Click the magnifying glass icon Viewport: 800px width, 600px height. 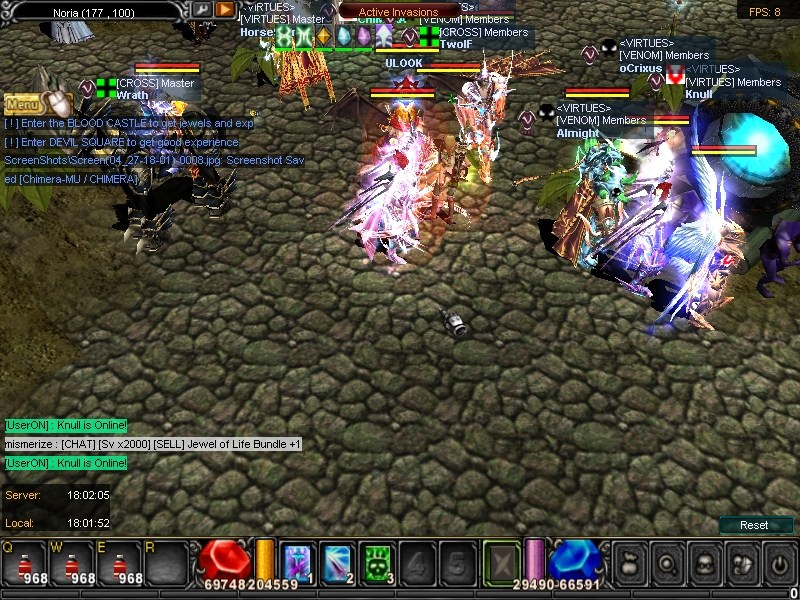point(666,563)
